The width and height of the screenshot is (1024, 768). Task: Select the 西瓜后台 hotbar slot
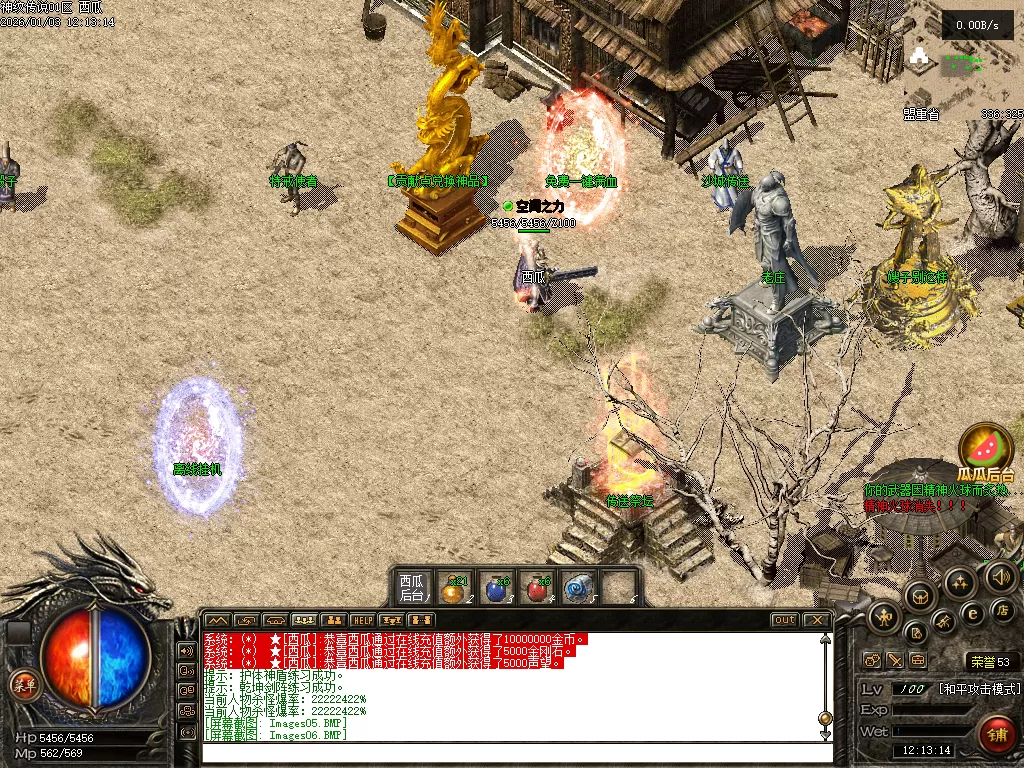coord(412,587)
